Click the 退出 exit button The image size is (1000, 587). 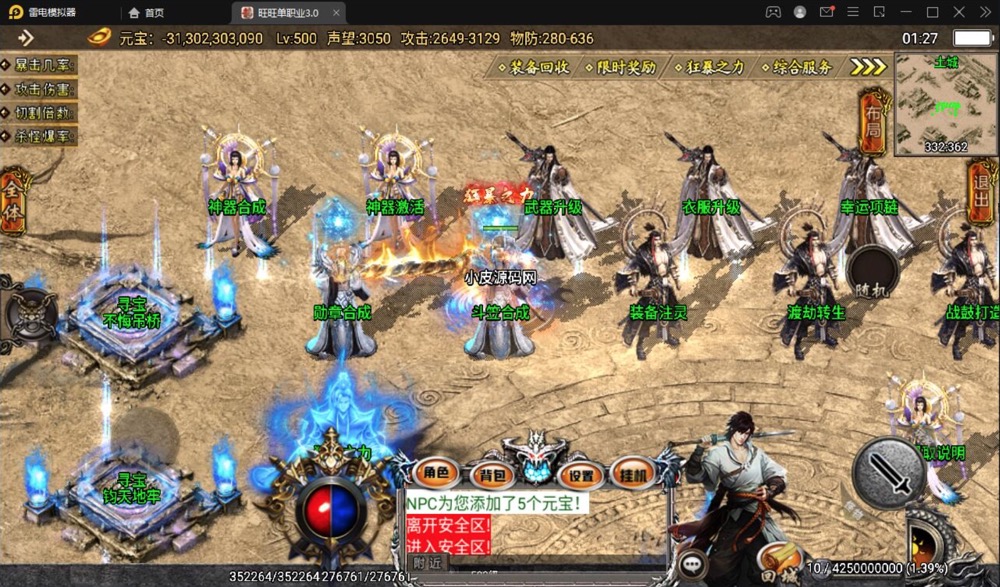coord(982,193)
